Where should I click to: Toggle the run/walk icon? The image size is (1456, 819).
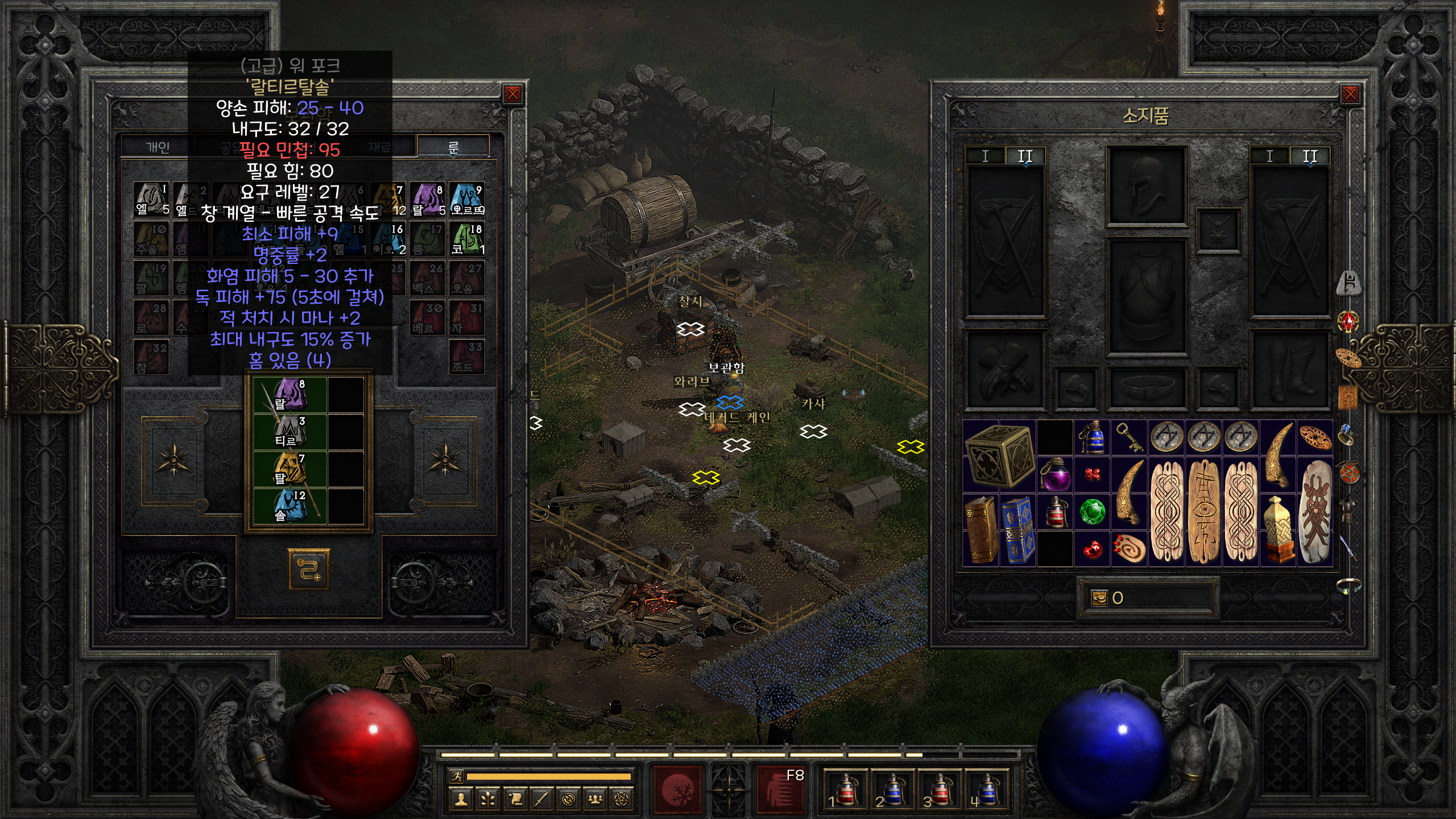(457, 776)
